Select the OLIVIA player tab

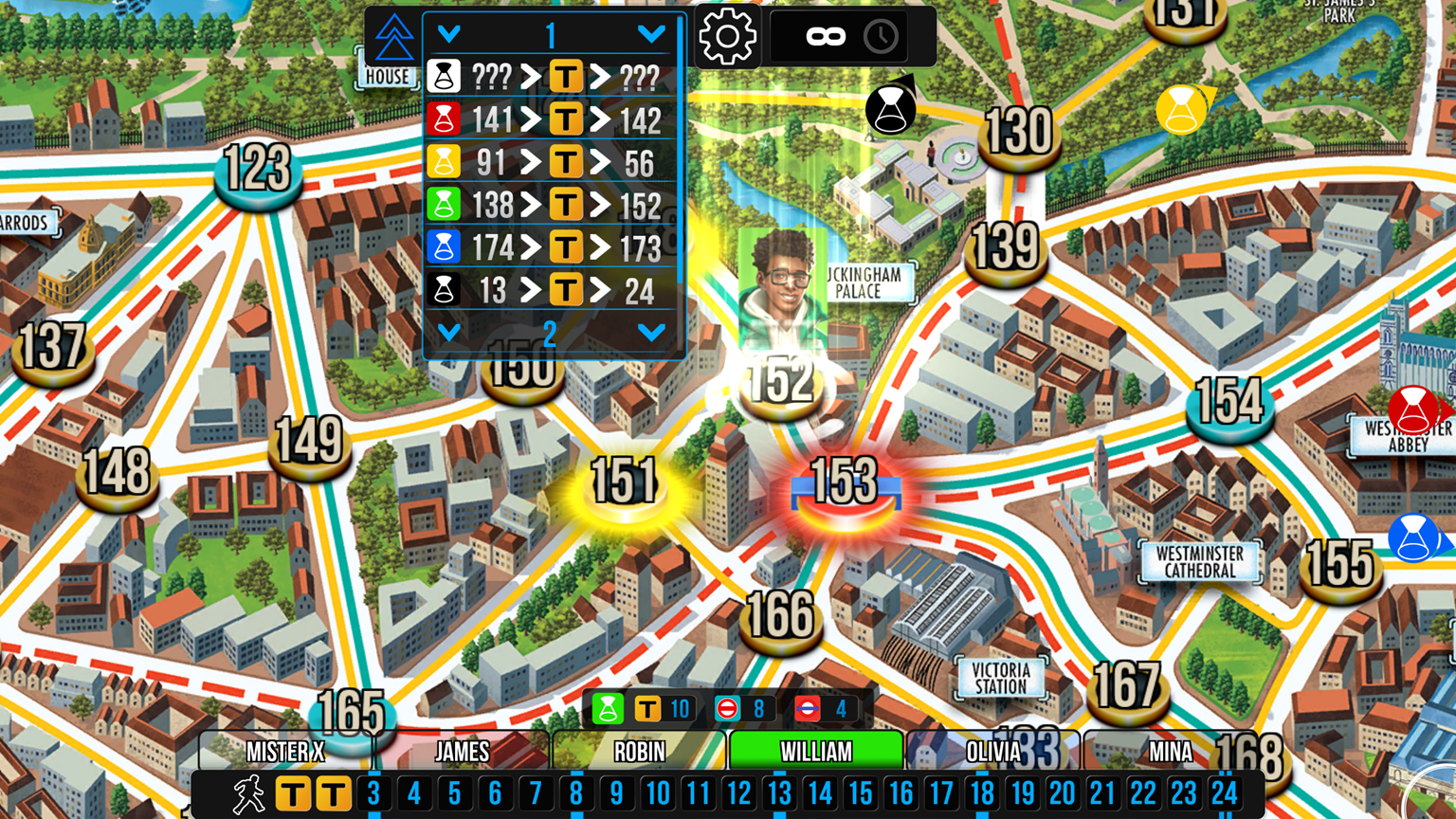(x=992, y=751)
